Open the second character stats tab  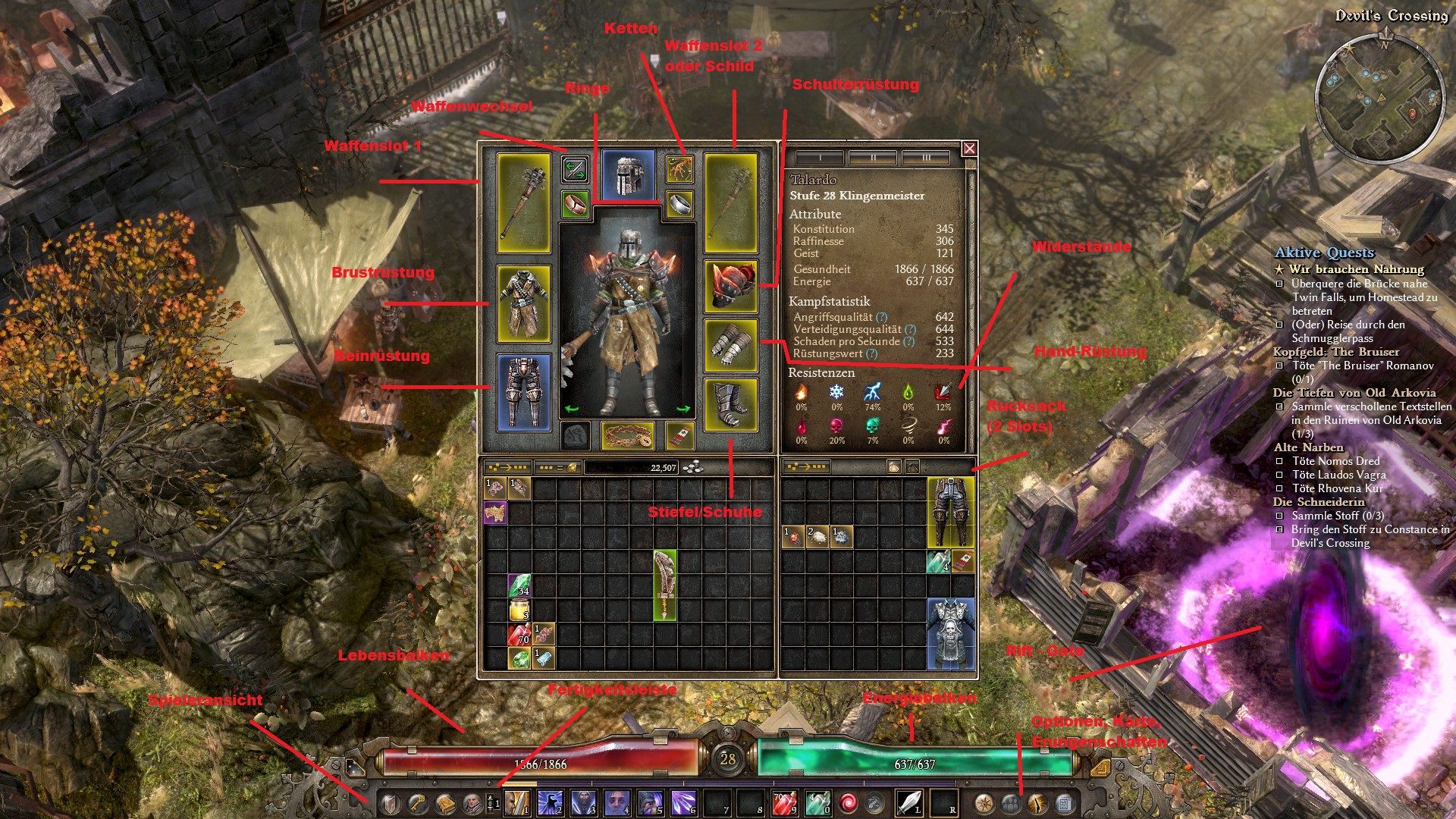pos(873,158)
